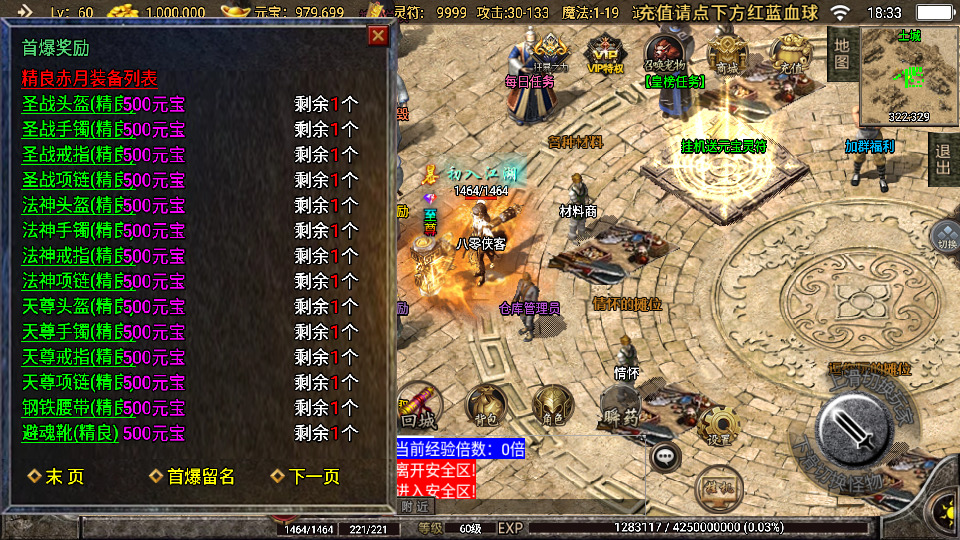Open the 背包 backpack

coord(485,405)
